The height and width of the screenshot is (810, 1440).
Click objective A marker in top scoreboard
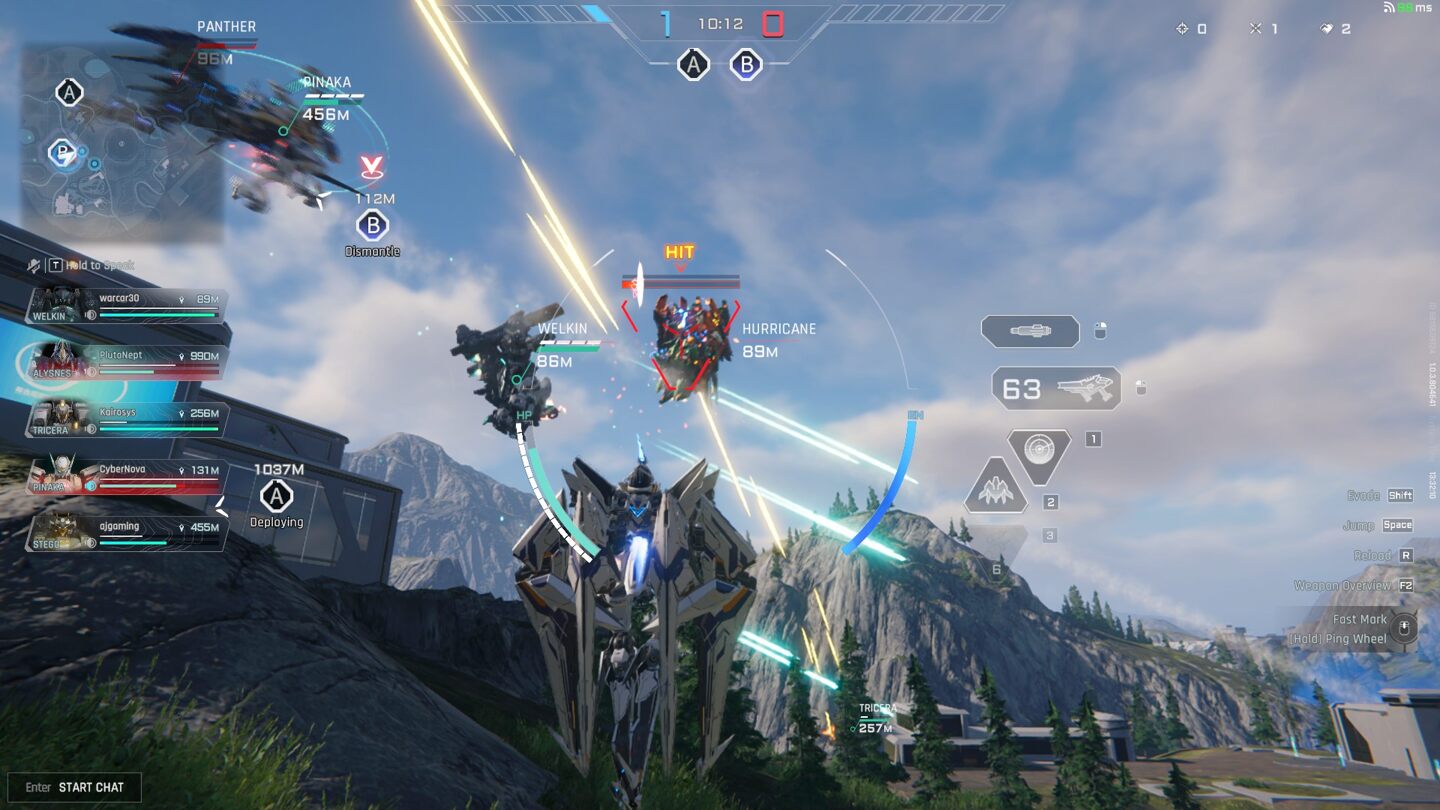(x=692, y=65)
